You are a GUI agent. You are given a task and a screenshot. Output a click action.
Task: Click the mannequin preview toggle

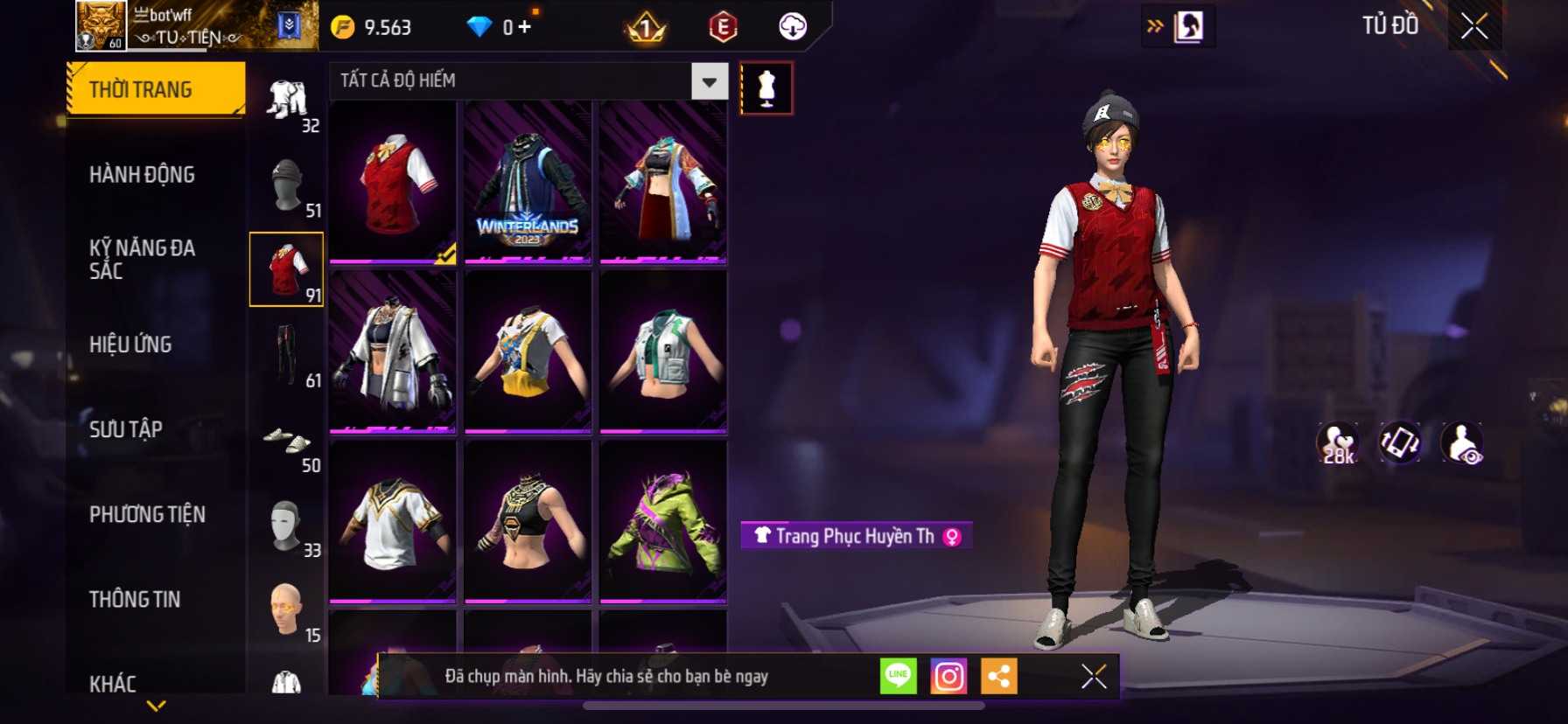coord(766,88)
